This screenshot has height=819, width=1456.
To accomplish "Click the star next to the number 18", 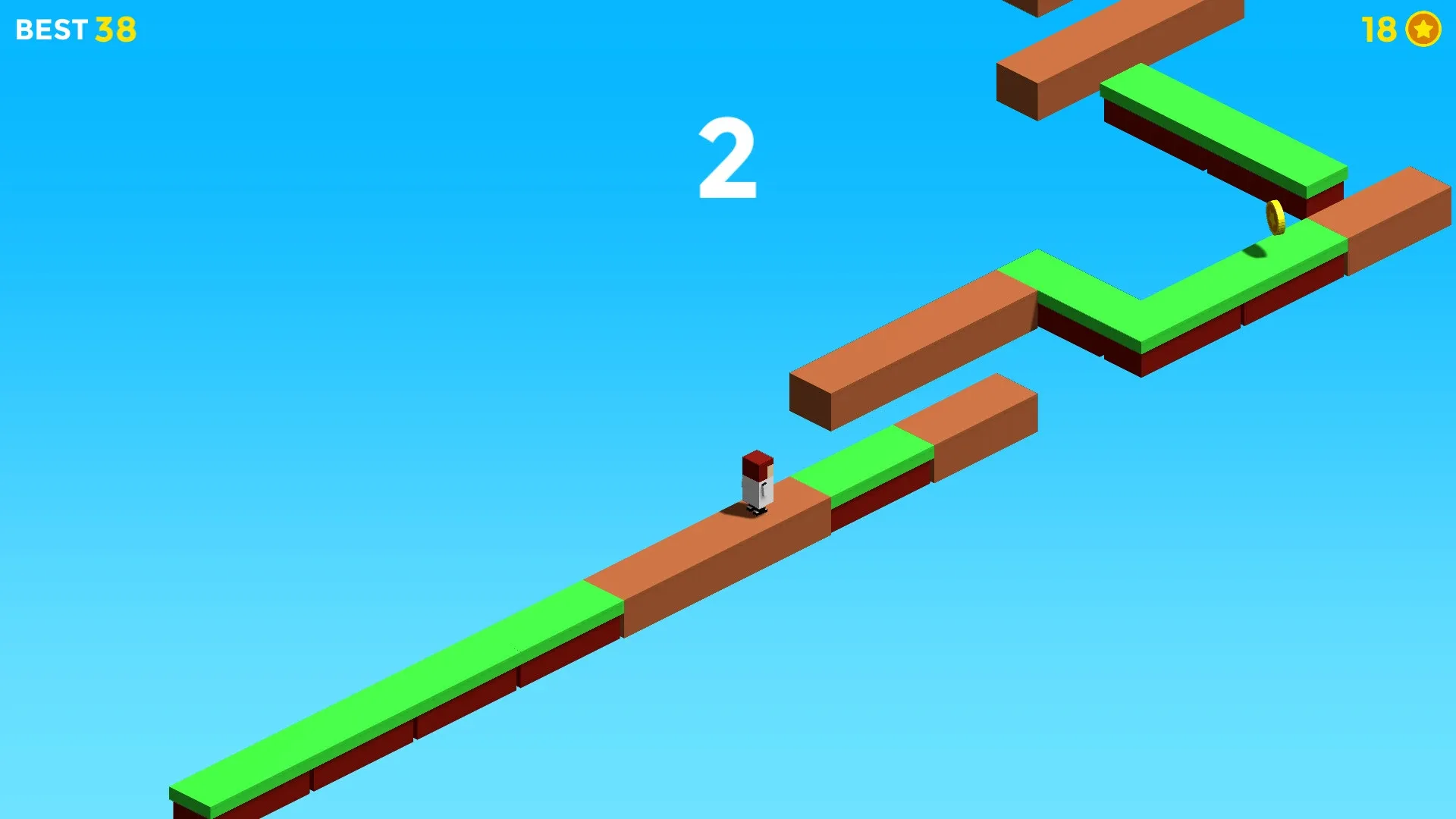I will [x=1424, y=30].
